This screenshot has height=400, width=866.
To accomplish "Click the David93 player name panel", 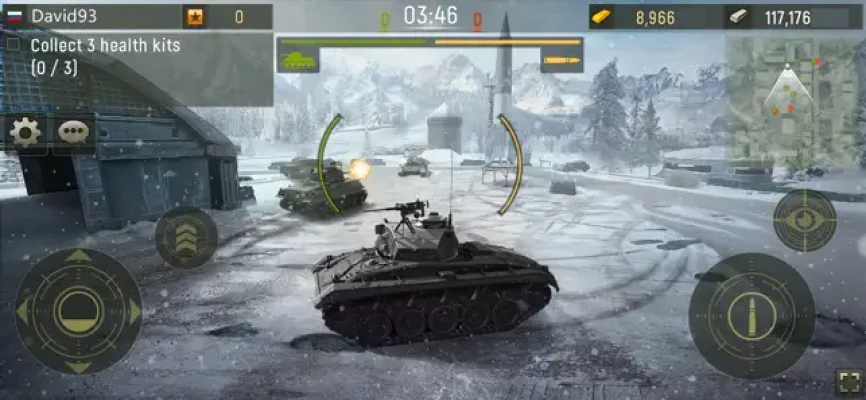I will (90, 16).
